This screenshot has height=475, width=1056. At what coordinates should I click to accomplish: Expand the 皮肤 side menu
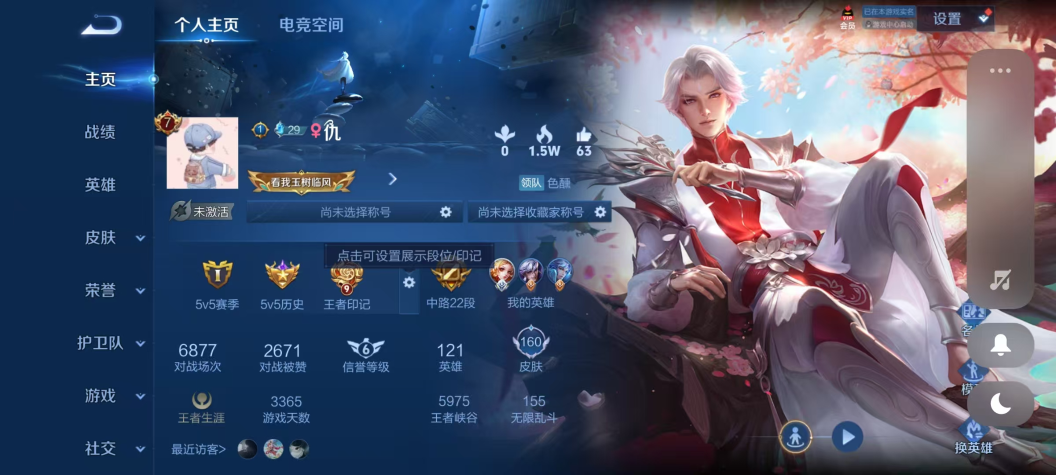tap(112, 237)
